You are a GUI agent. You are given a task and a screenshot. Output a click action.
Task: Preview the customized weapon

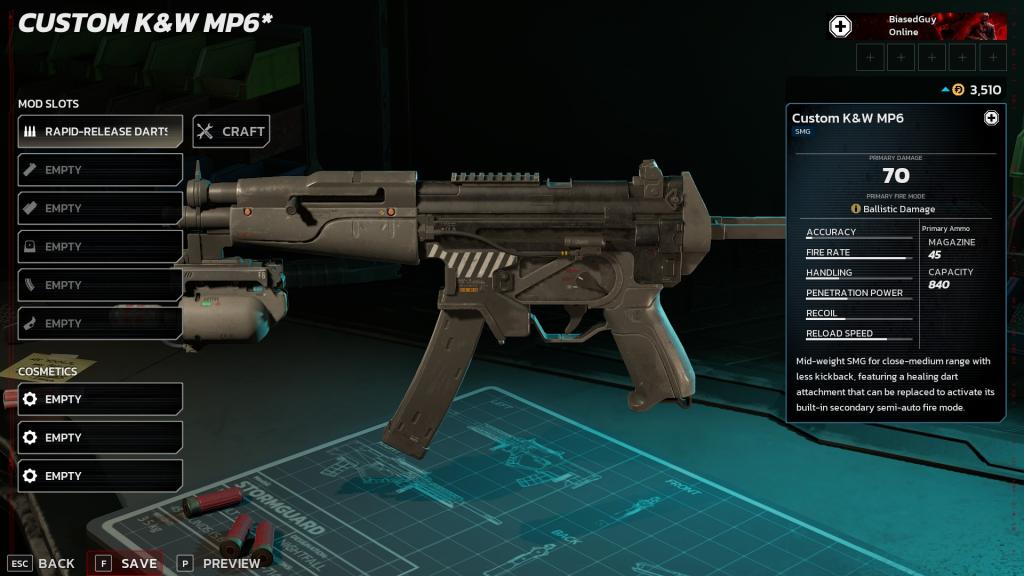pyautogui.click(x=220, y=563)
